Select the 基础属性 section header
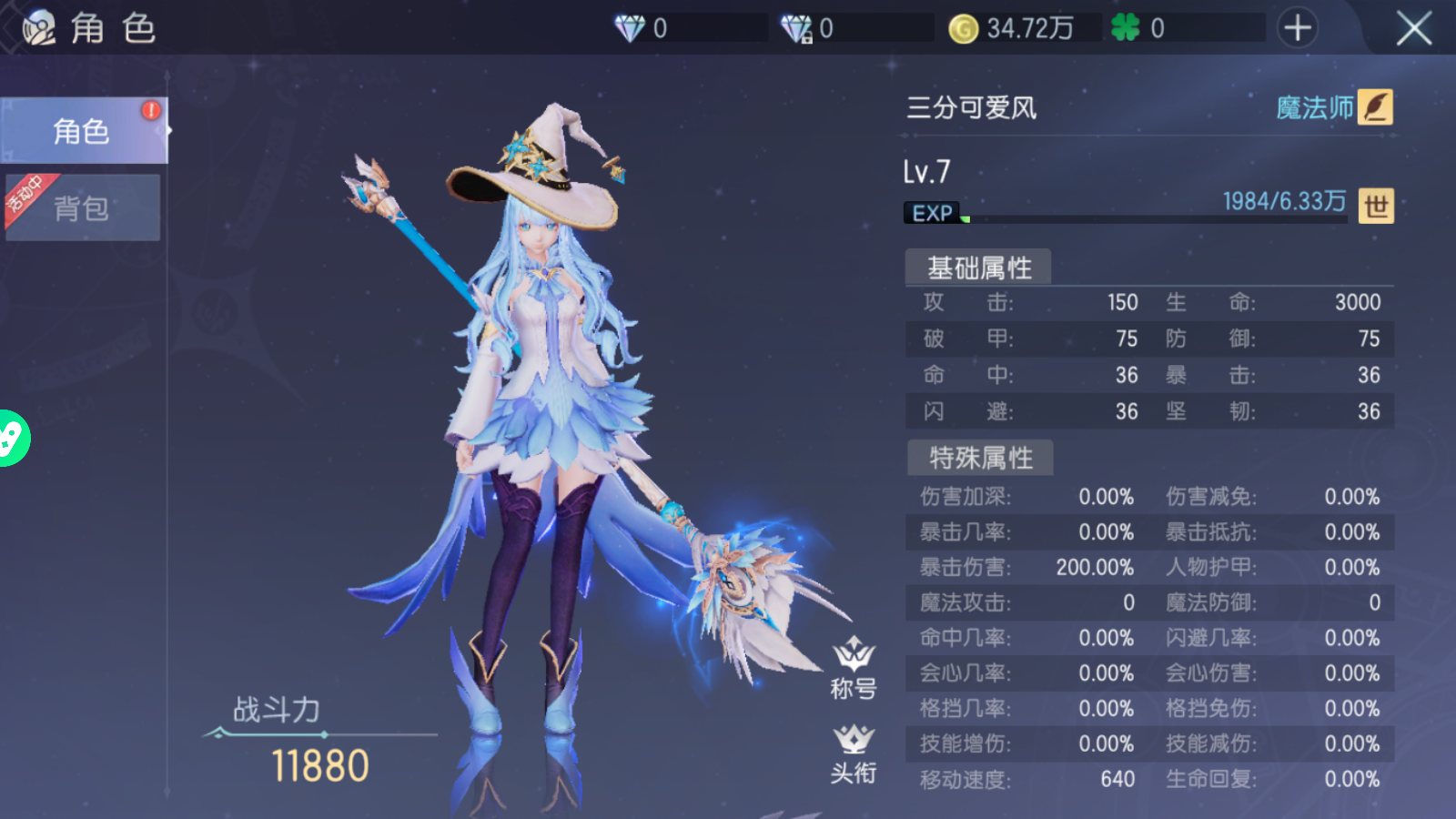This screenshot has width=1456, height=819. (x=979, y=268)
